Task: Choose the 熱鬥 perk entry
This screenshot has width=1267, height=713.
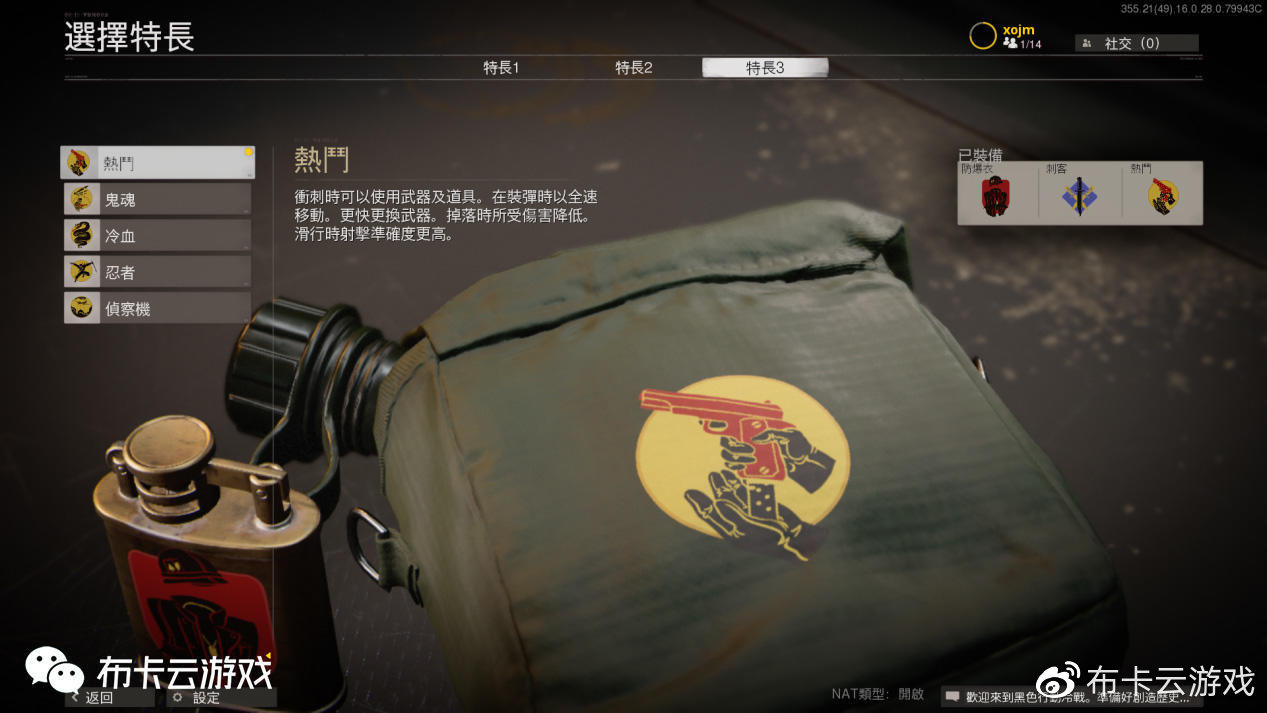Action: click(157, 162)
